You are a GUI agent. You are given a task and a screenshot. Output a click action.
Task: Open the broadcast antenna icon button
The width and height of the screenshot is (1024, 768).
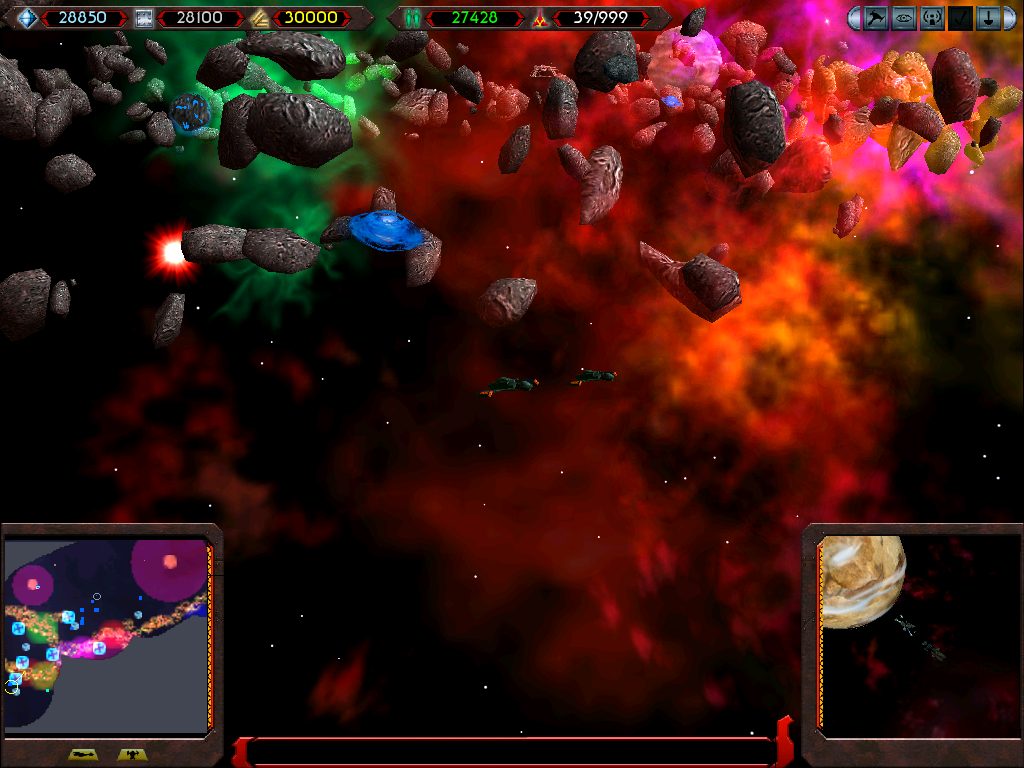pyautogui.click(x=932, y=18)
